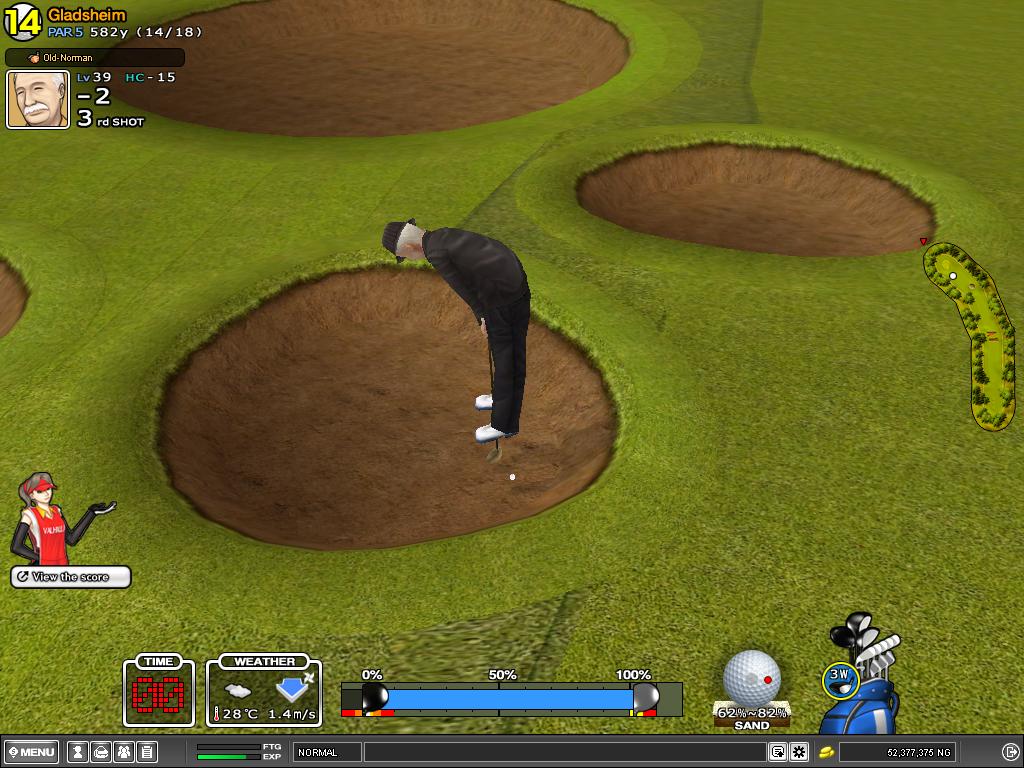Click the chat input box
Screen dimensions: 1024x768
click(x=565, y=752)
